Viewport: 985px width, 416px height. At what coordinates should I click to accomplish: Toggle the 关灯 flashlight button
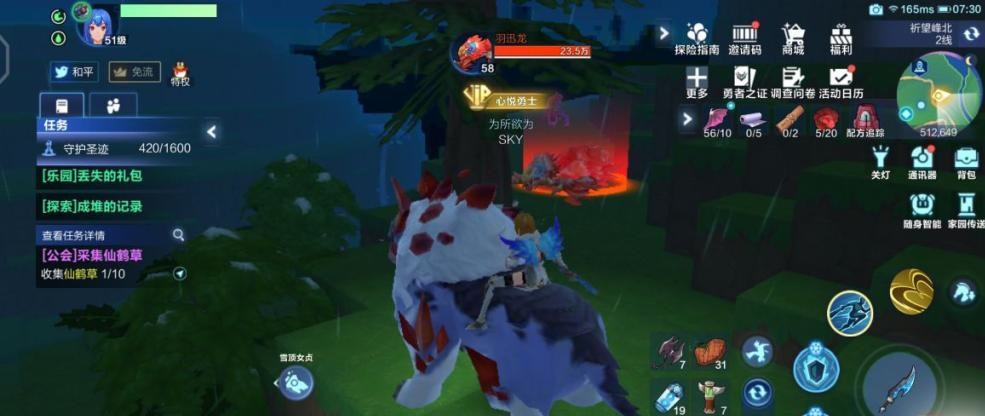tap(880, 160)
